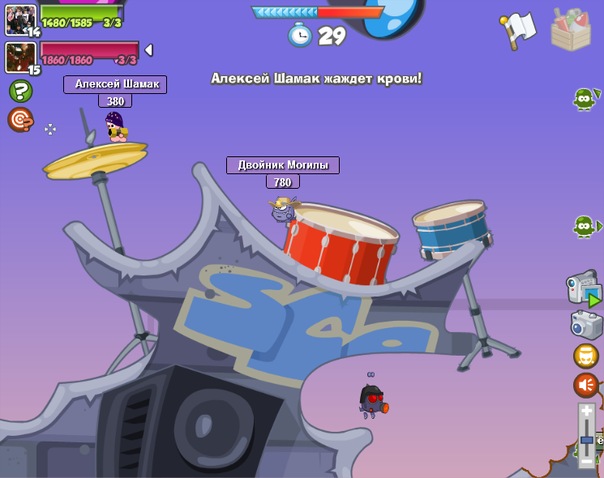Click the zoom slider's plus end

pyautogui.click(x=587, y=412)
